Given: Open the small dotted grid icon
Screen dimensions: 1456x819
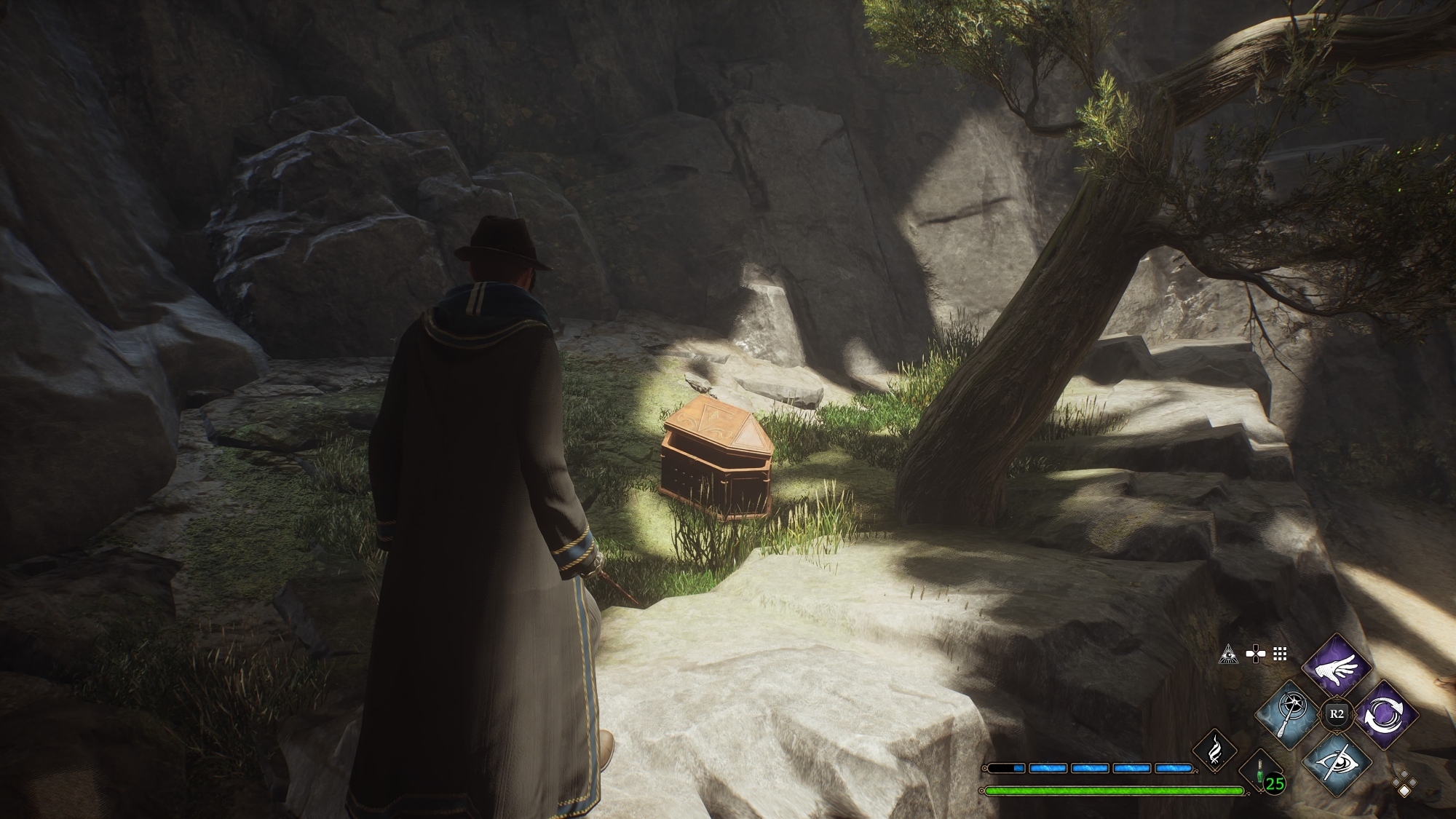Looking at the screenshot, I should tap(1280, 654).
